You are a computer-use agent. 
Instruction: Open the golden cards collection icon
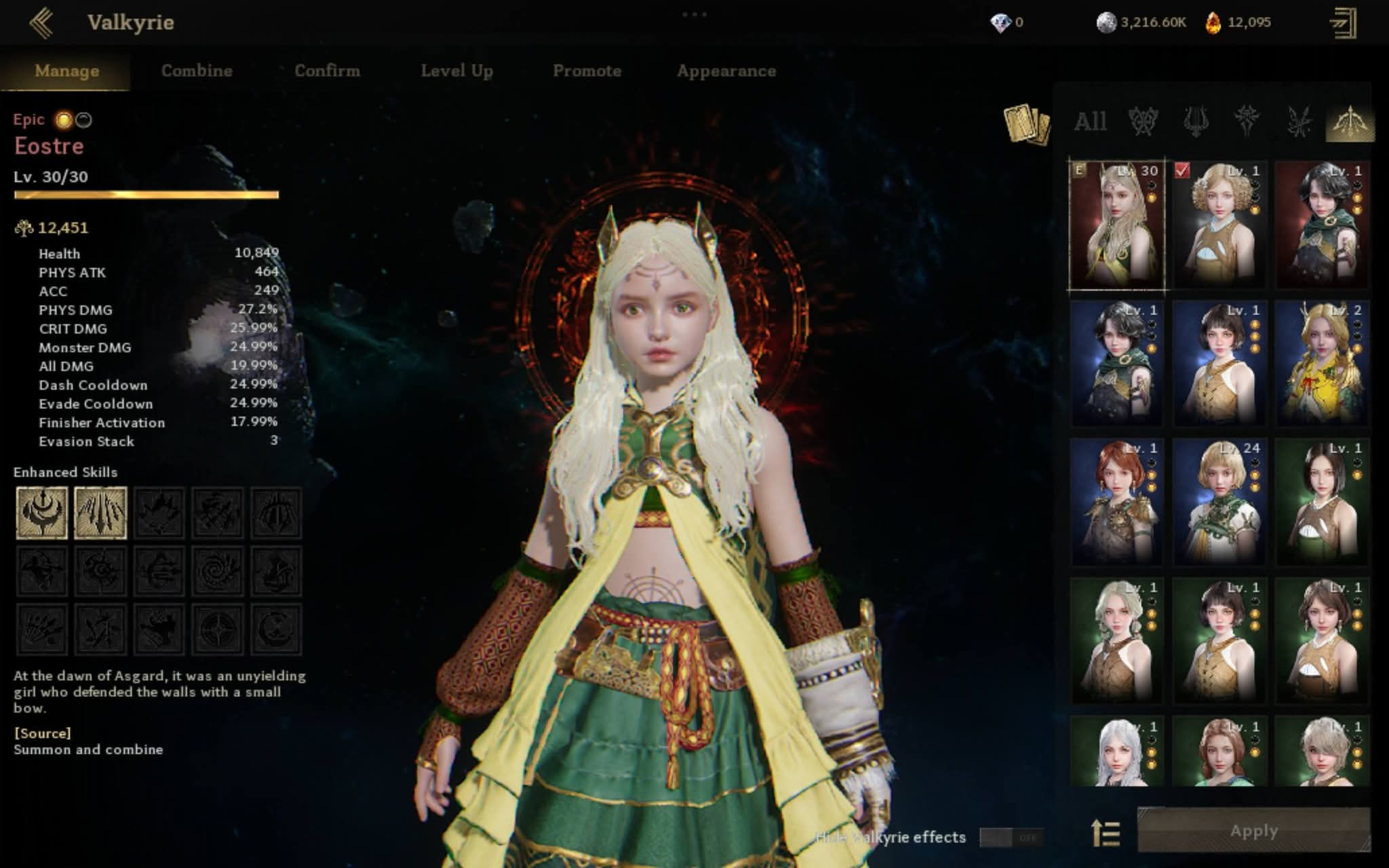(1026, 123)
